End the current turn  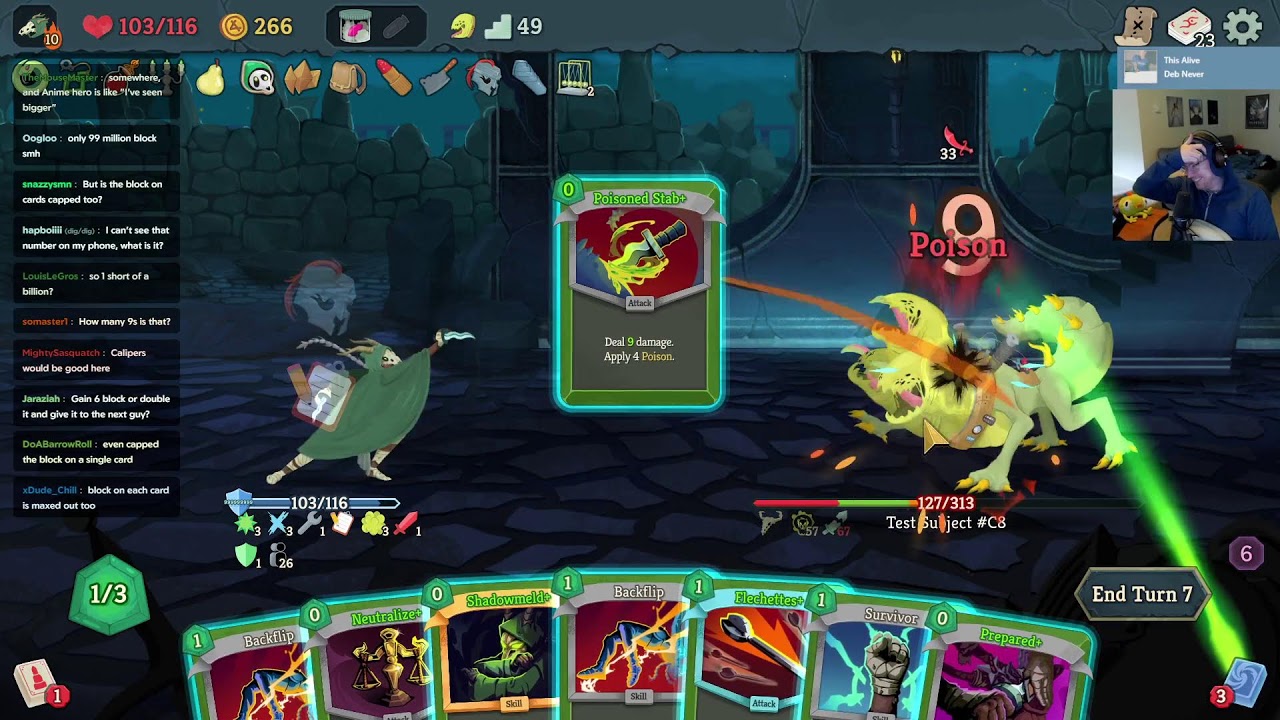click(1141, 594)
